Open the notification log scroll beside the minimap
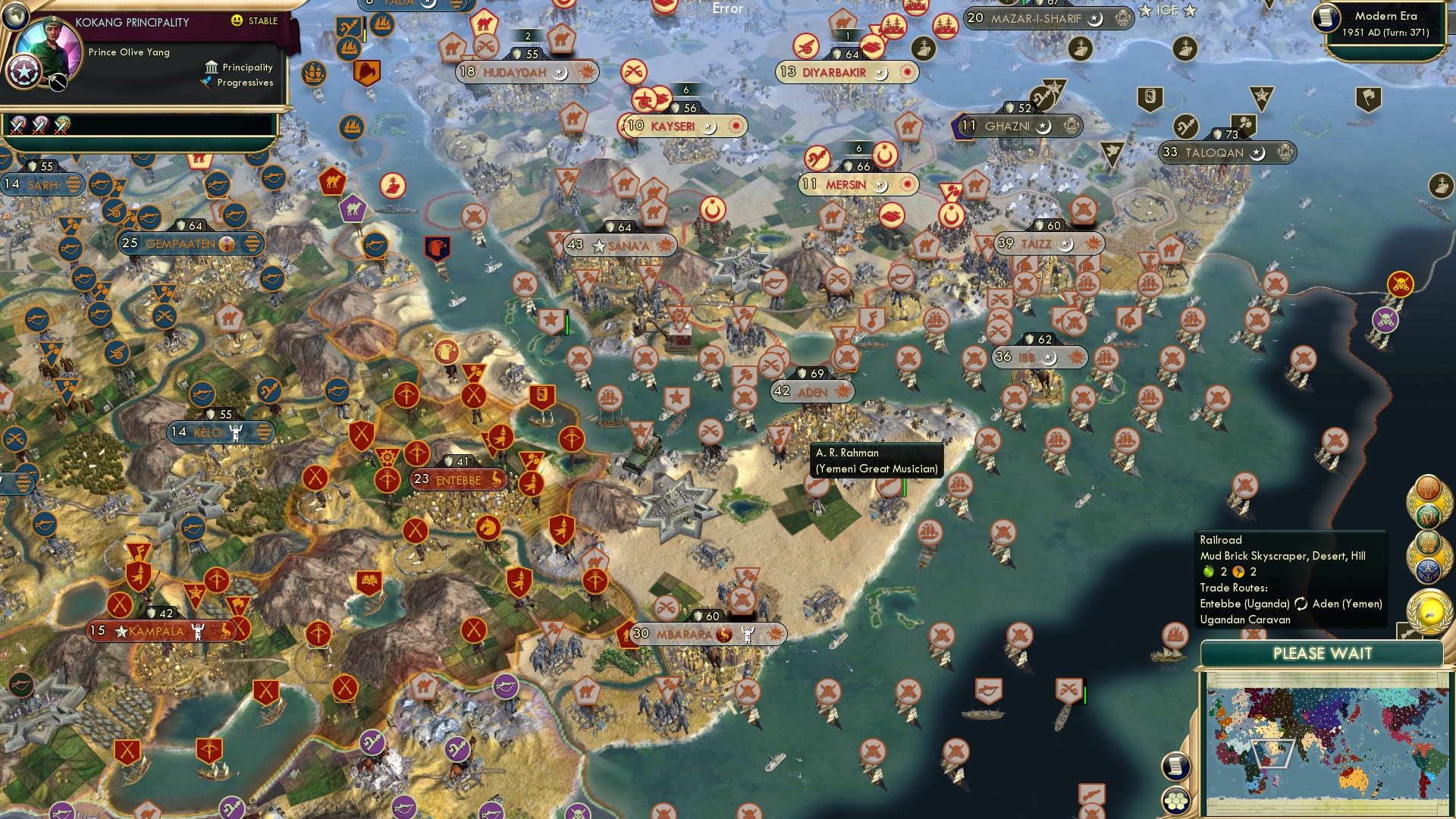This screenshot has width=1456, height=819. [x=1175, y=766]
